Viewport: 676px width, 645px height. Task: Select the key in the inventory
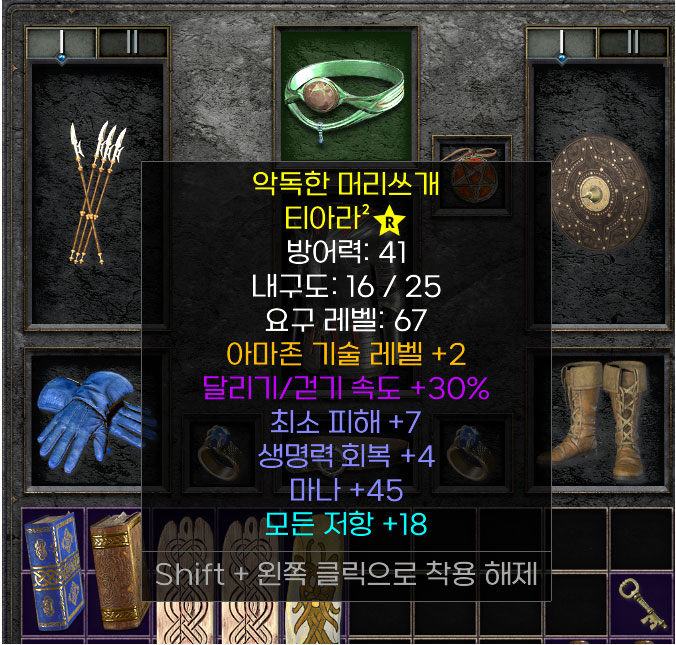(641, 603)
